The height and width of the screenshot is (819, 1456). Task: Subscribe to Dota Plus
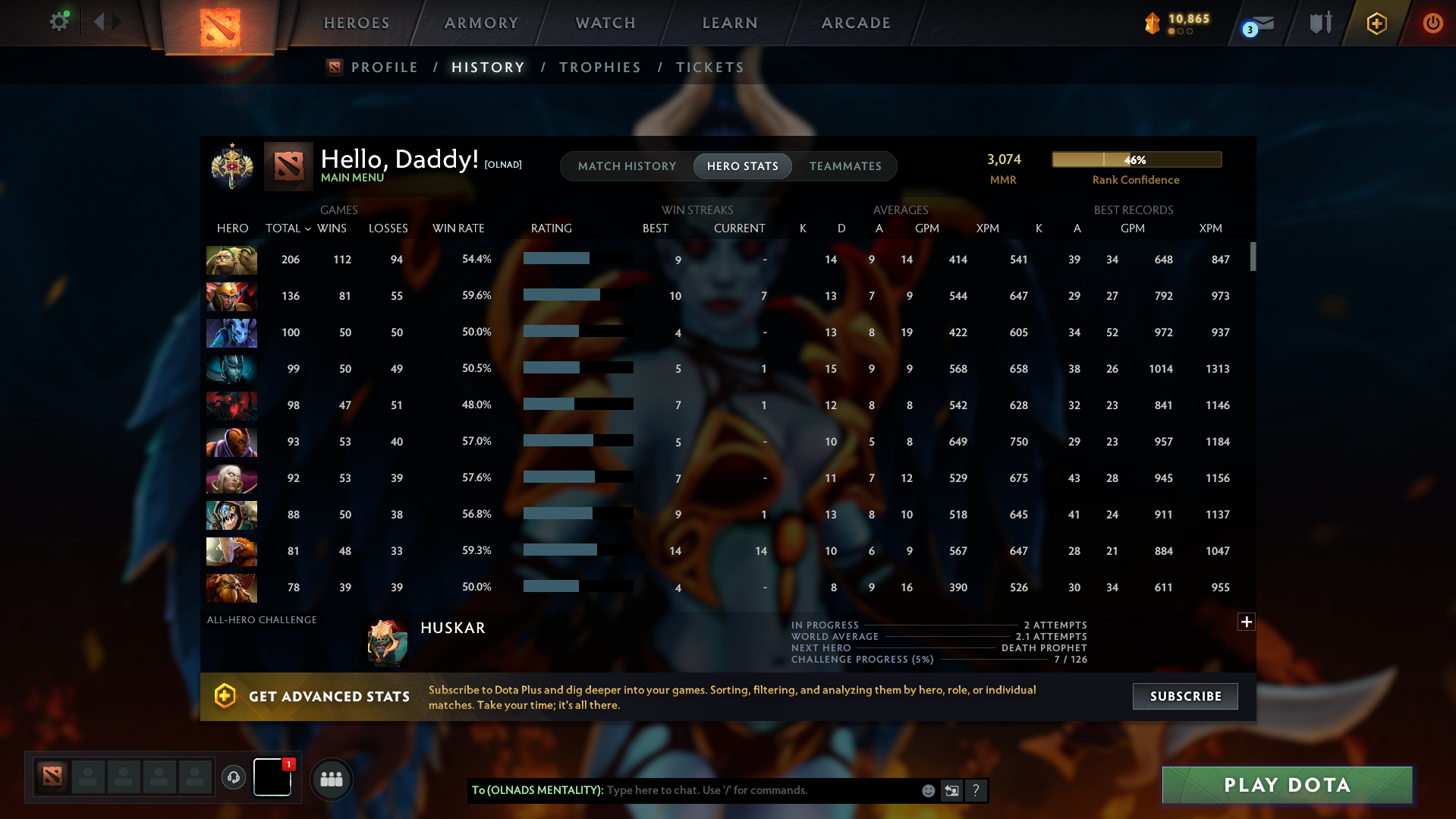[x=1185, y=696]
